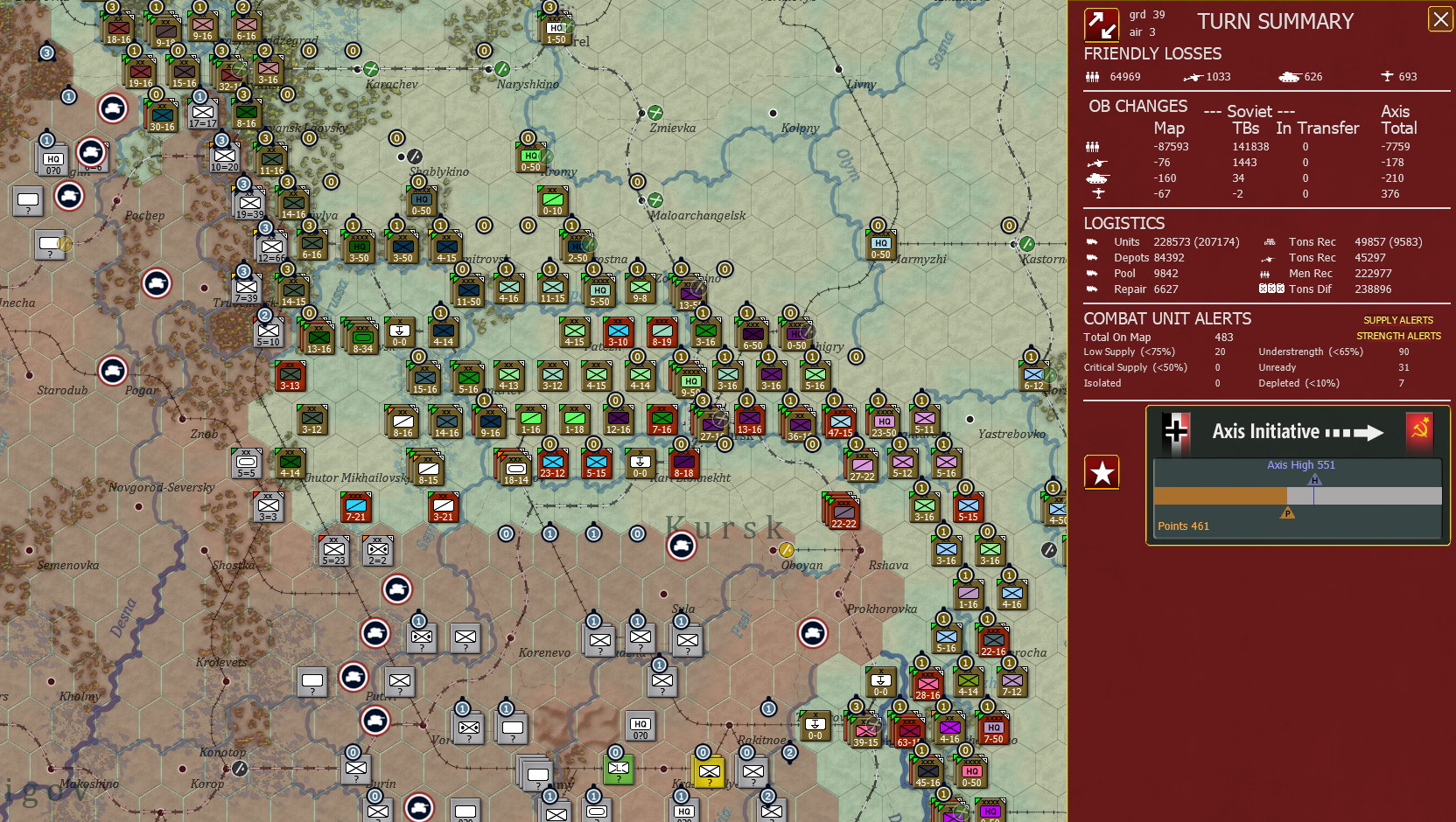Click the infantry figures icon under FRIENDLY LOSSES
The image size is (1456, 822).
tap(1092, 76)
